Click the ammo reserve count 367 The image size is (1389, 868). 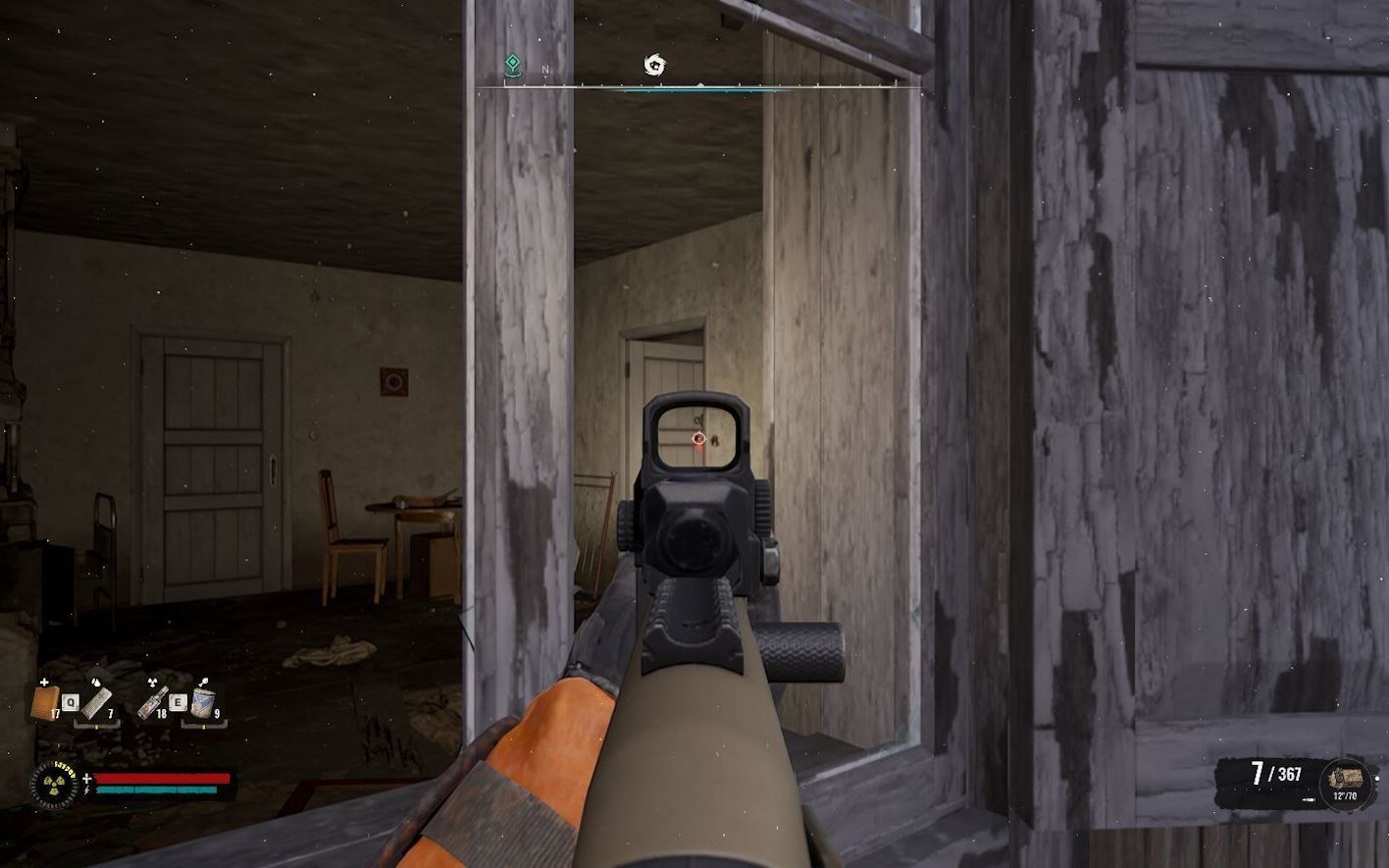tap(1289, 773)
